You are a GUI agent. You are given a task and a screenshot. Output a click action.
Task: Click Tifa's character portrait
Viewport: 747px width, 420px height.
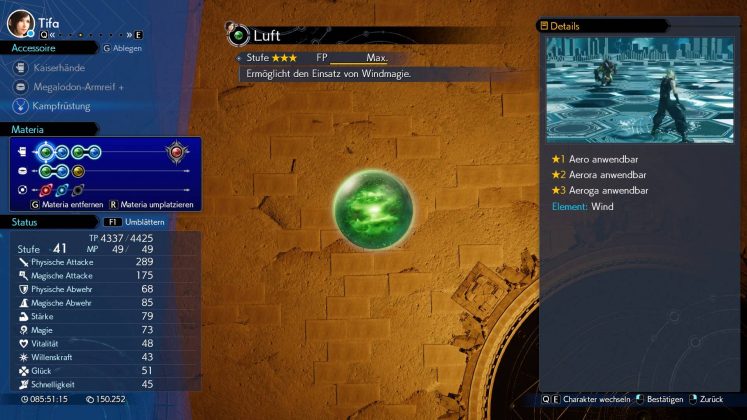[x=20, y=21]
